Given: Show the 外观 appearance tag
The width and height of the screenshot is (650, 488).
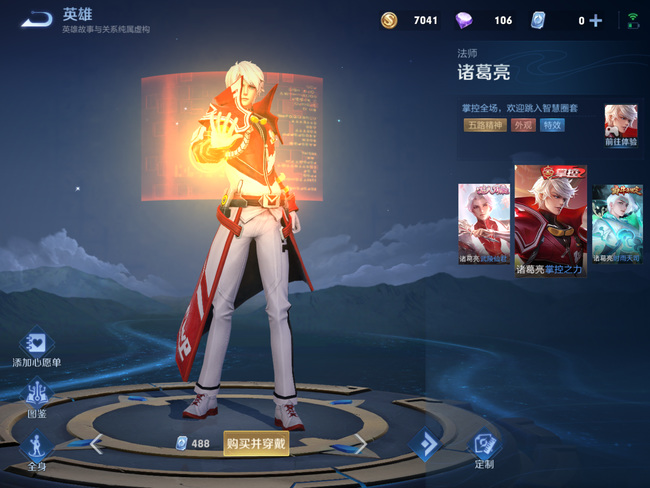Looking at the screenshot, I should [523, 125].
